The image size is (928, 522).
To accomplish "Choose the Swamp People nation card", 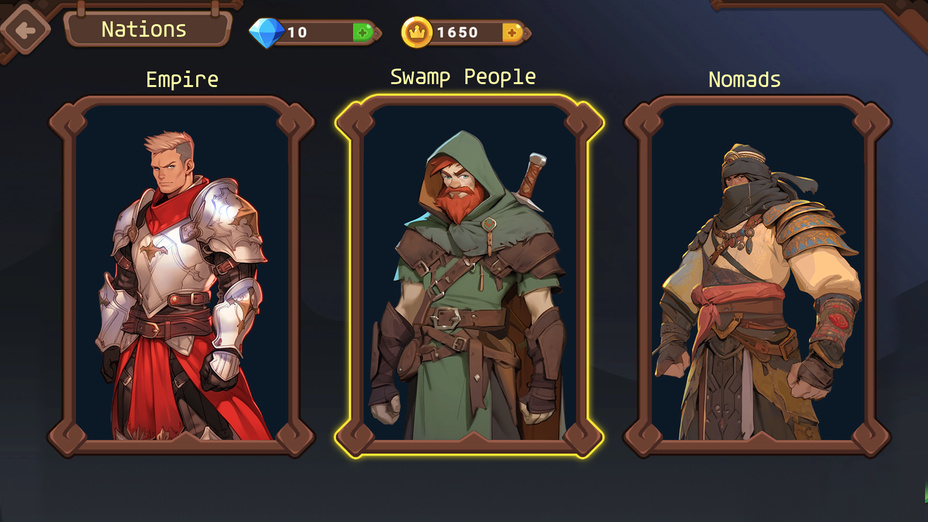I will (x=469, y=275).
